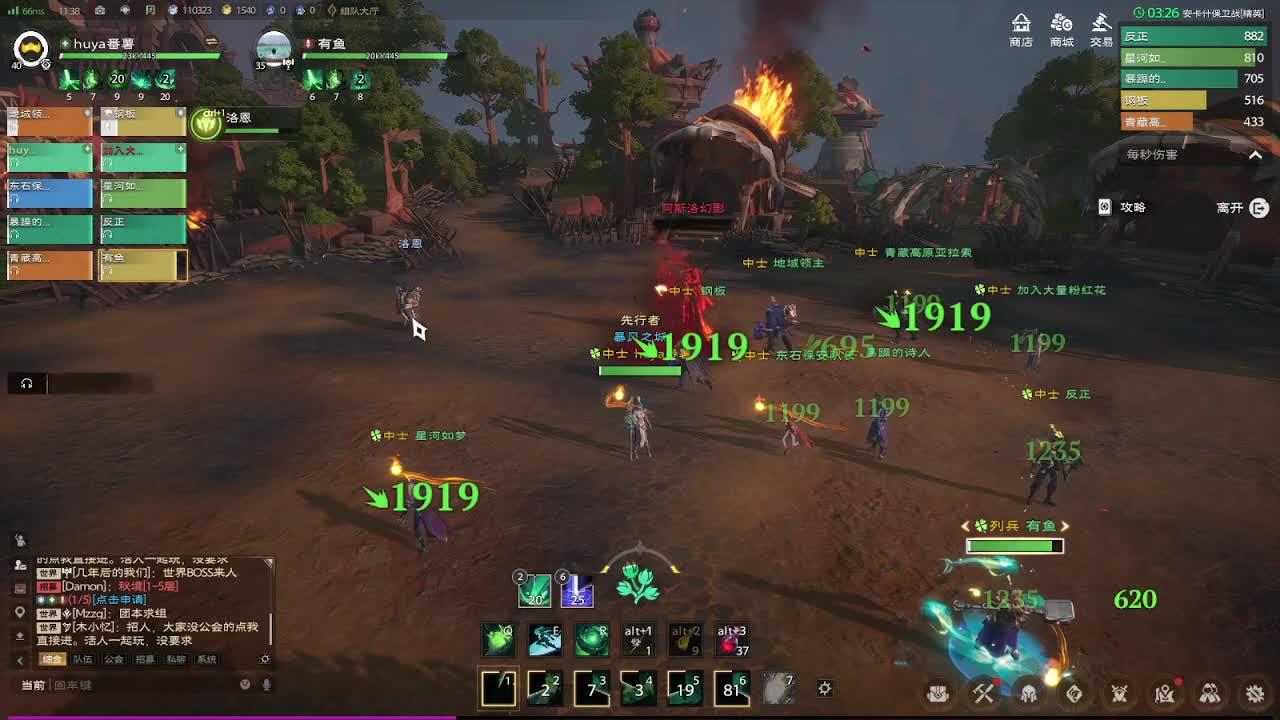The height and width of the screenshot is (720, 1280).
Task: Use the alt+3 red potion slot
Action: [731, 640]
